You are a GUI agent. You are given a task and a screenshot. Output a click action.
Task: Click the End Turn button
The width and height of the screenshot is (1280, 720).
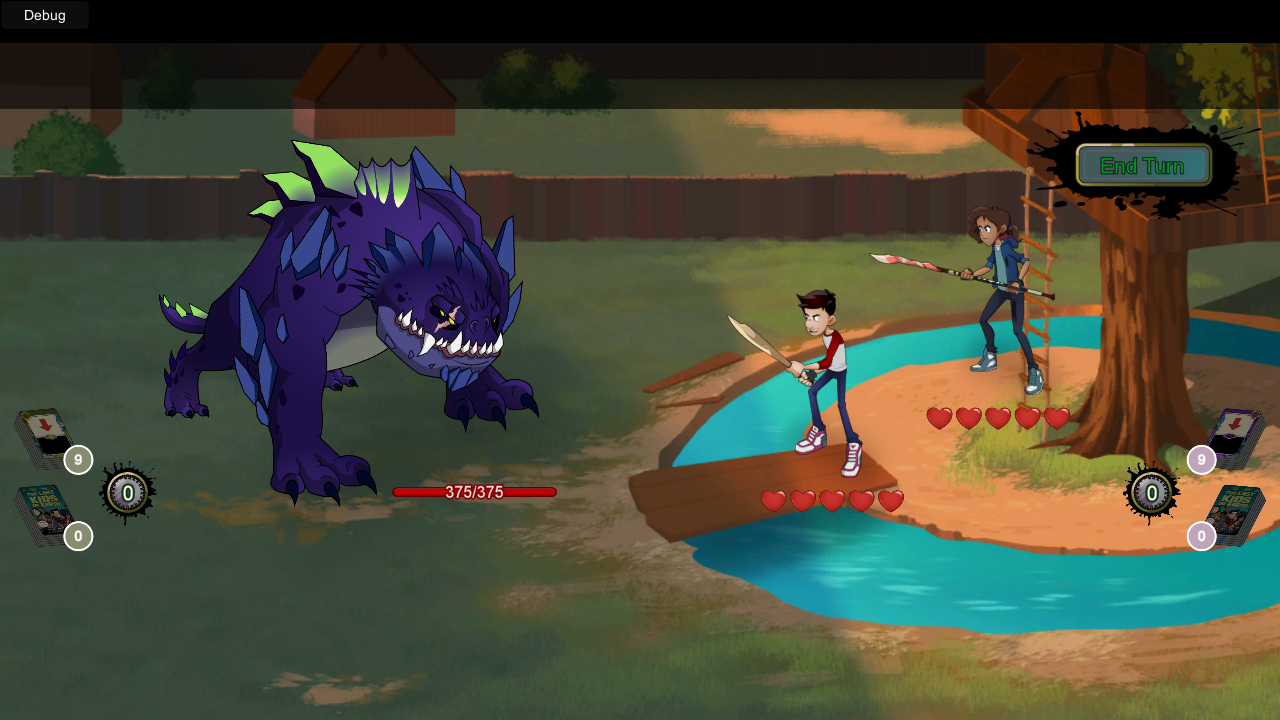(x=1143, y=165)
